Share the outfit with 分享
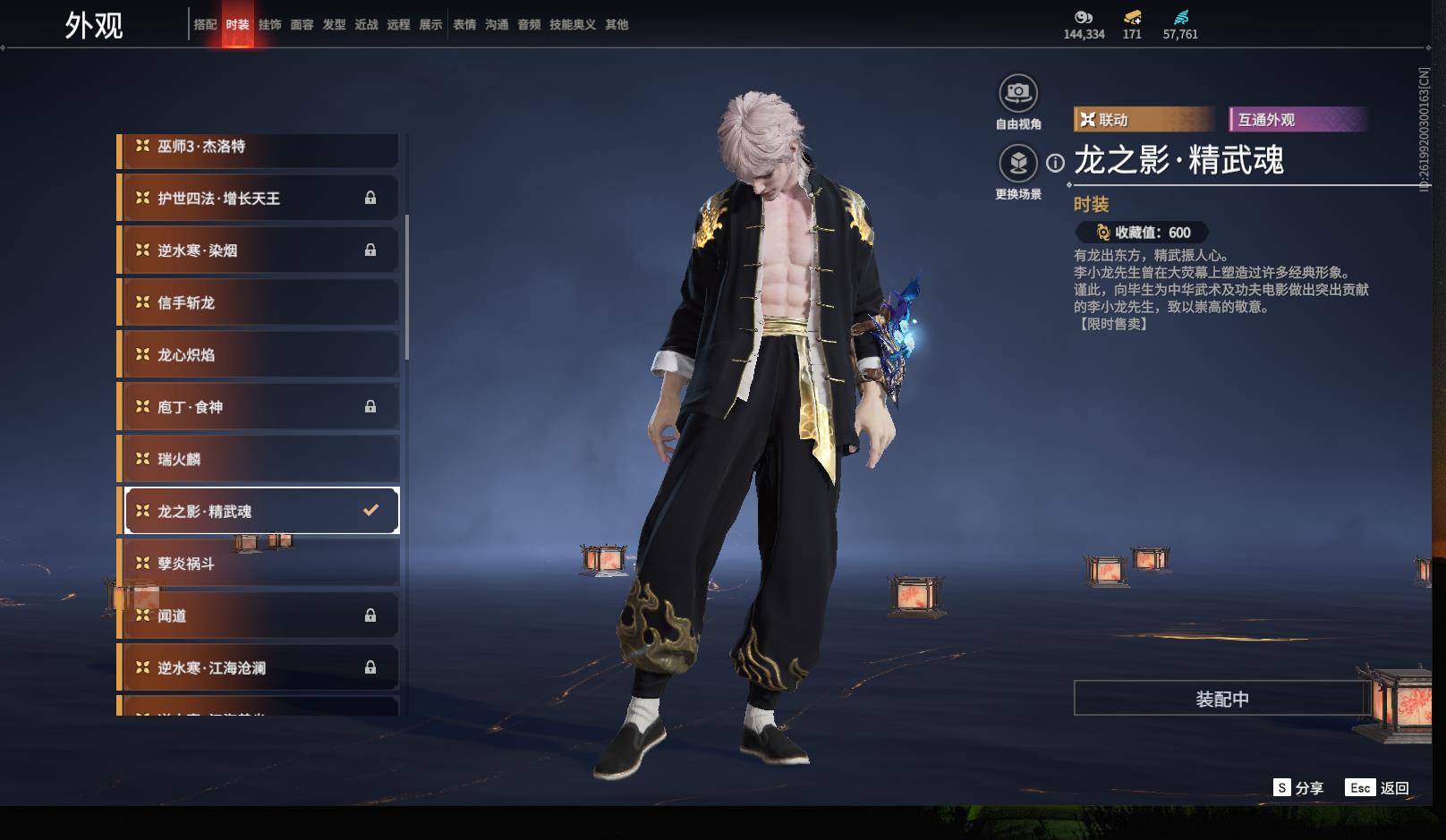This screenshot has width=1446, height=840. click(1298, 788)
